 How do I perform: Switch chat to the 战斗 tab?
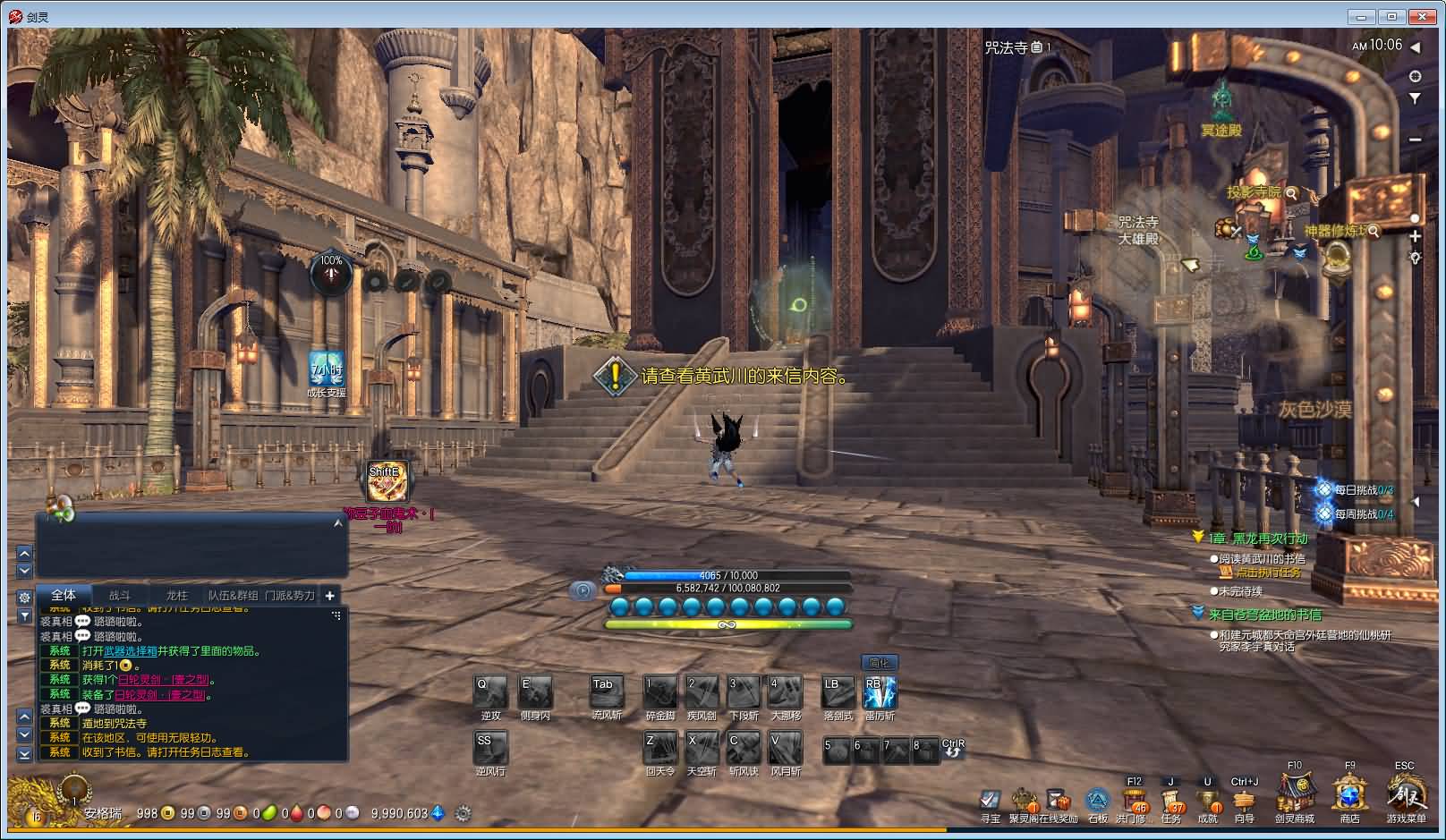tap(120, 596)
